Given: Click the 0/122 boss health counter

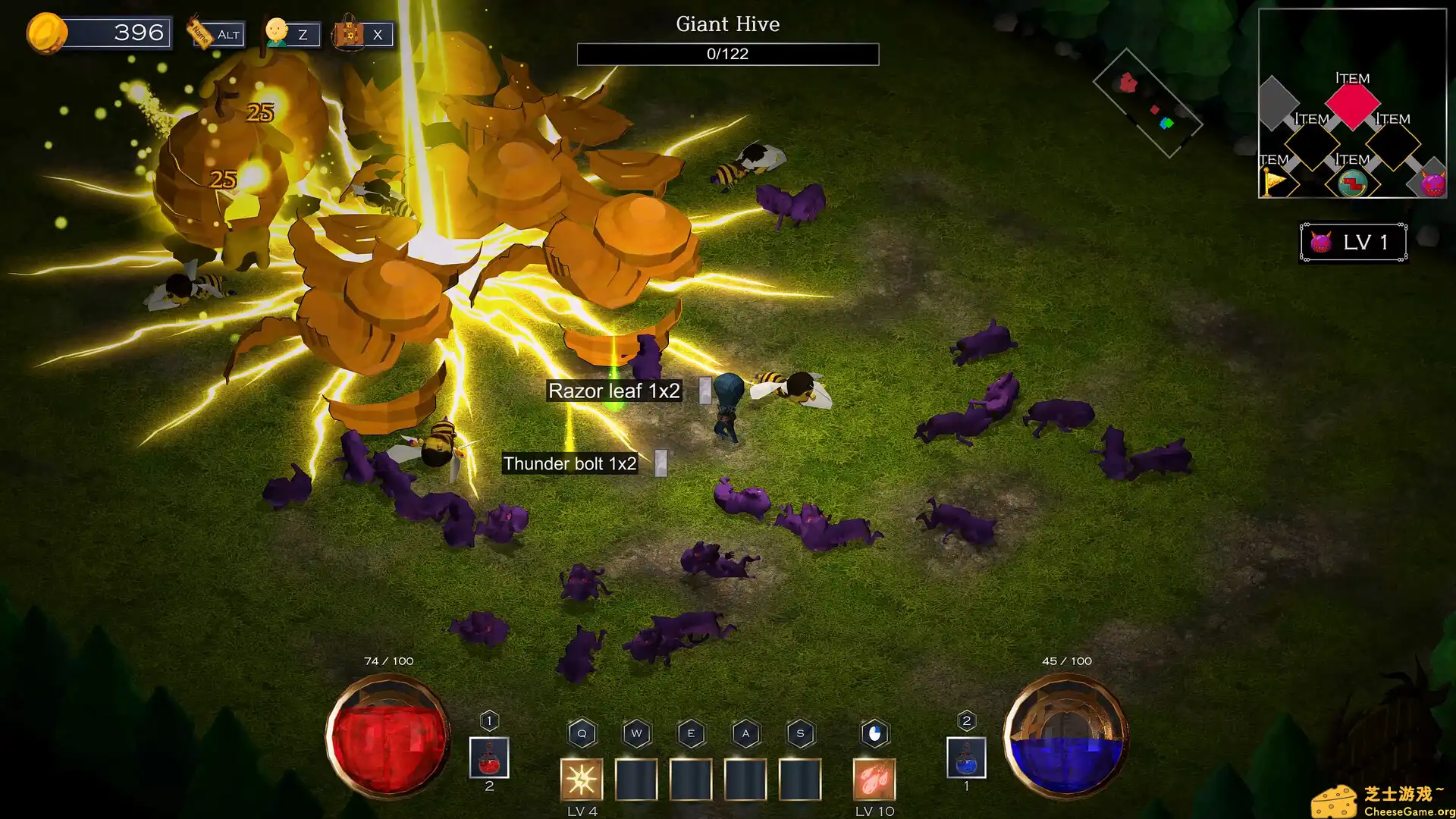Looking at the screenshot, I should pos(727,54).
